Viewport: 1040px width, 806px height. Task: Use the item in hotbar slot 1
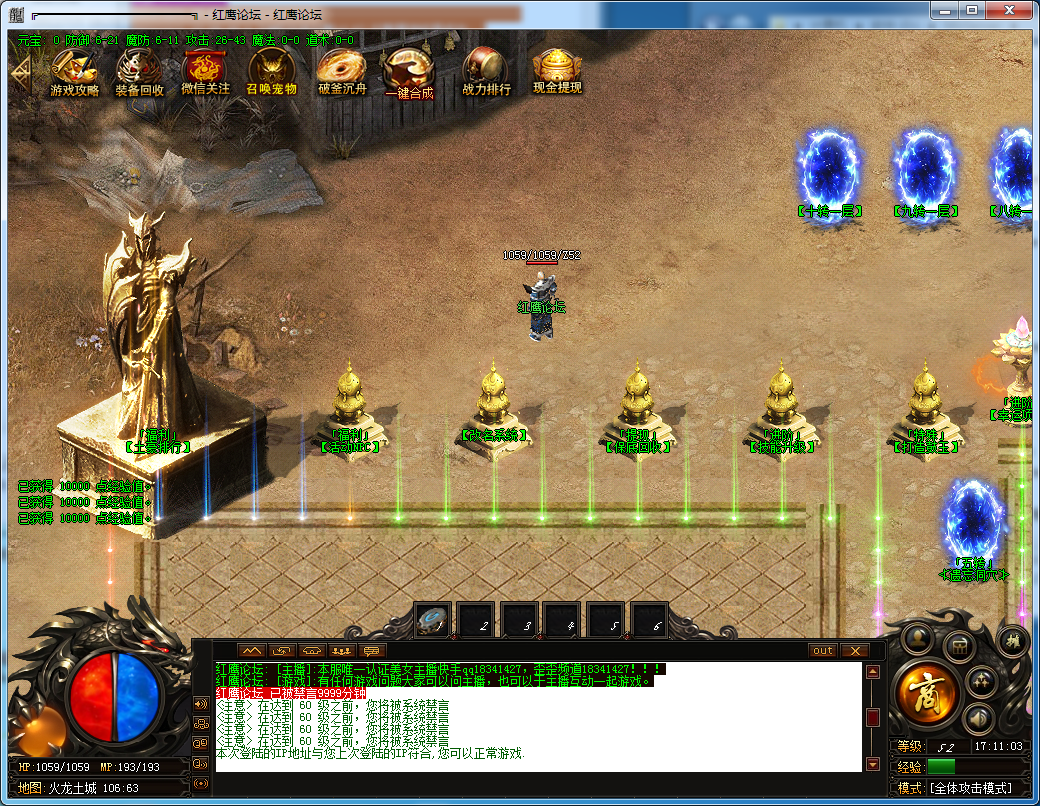pos(434,621)
